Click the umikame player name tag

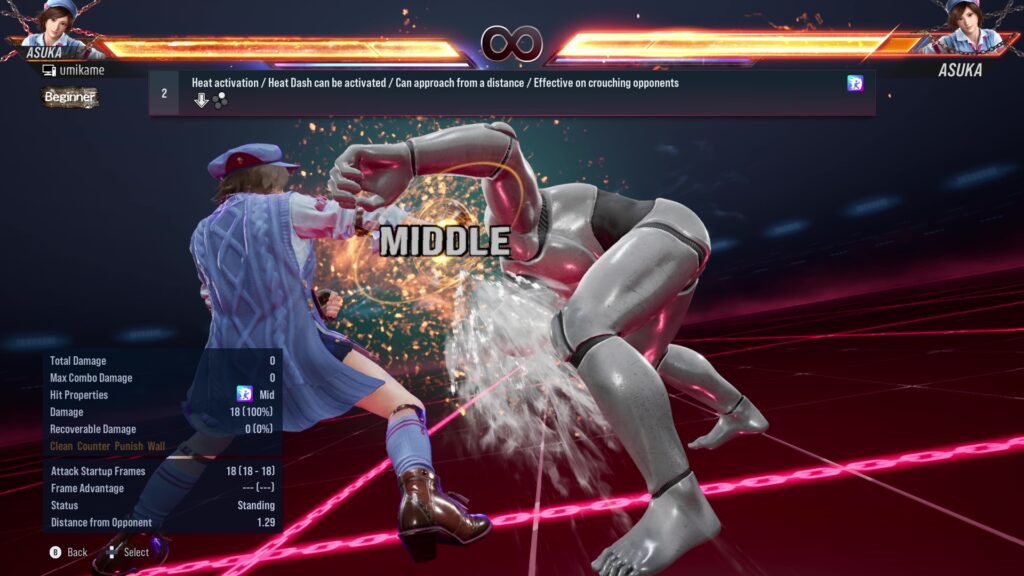[78, 71]
